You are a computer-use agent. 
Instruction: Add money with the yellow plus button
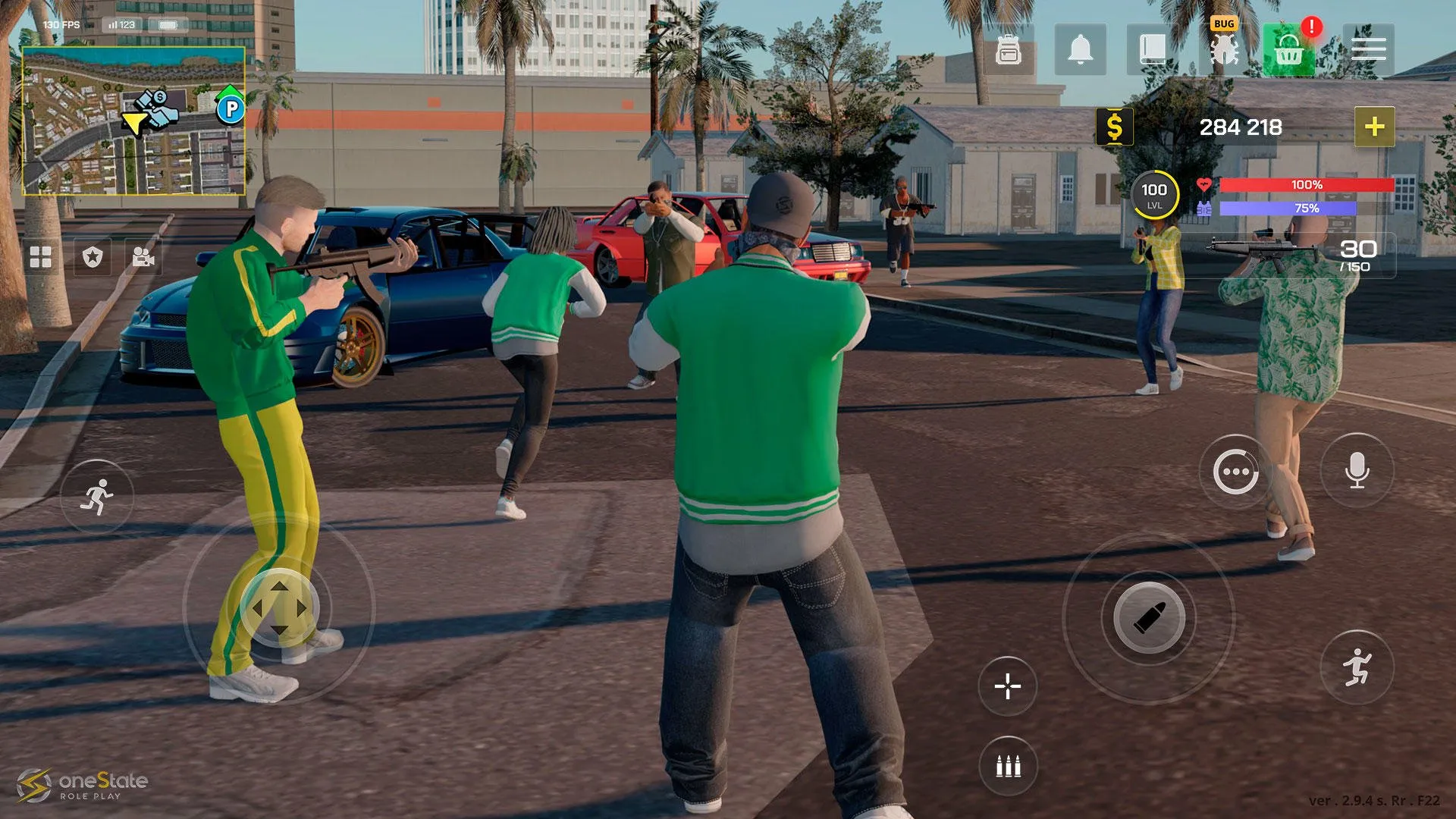pos(1374,127)
